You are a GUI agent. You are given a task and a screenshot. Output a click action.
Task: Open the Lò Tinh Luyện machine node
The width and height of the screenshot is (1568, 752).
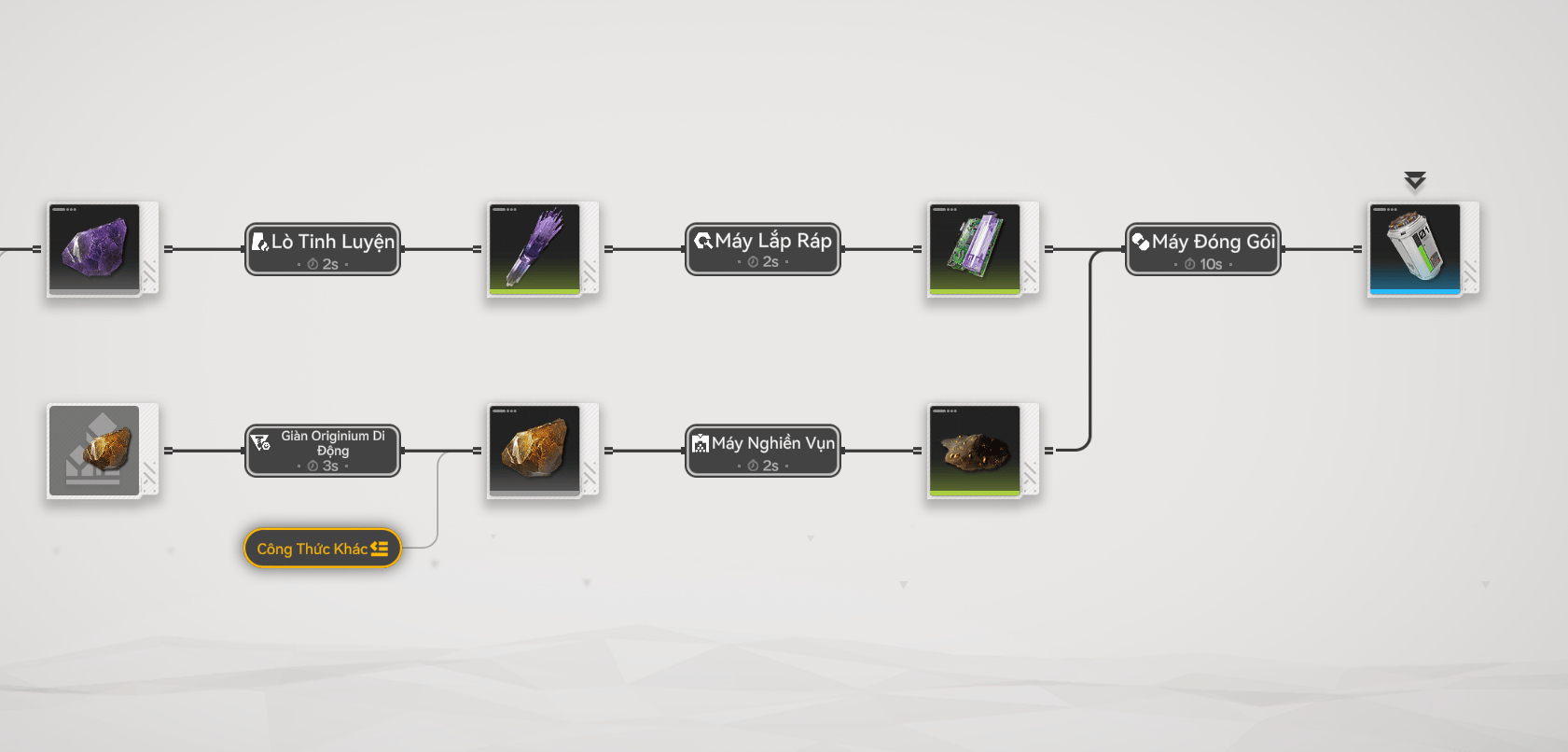[323, 249]
